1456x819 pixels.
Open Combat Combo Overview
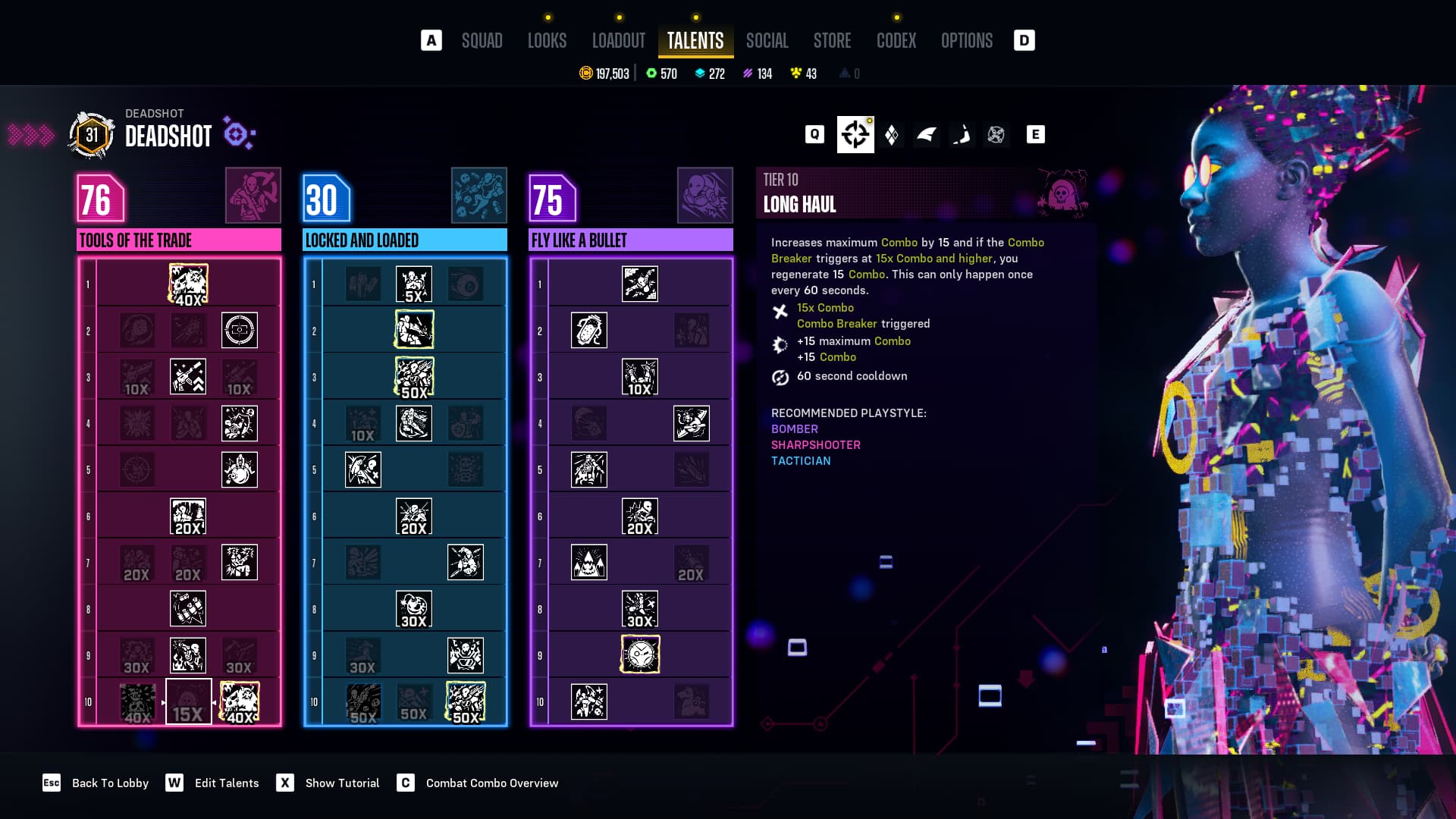491,783
